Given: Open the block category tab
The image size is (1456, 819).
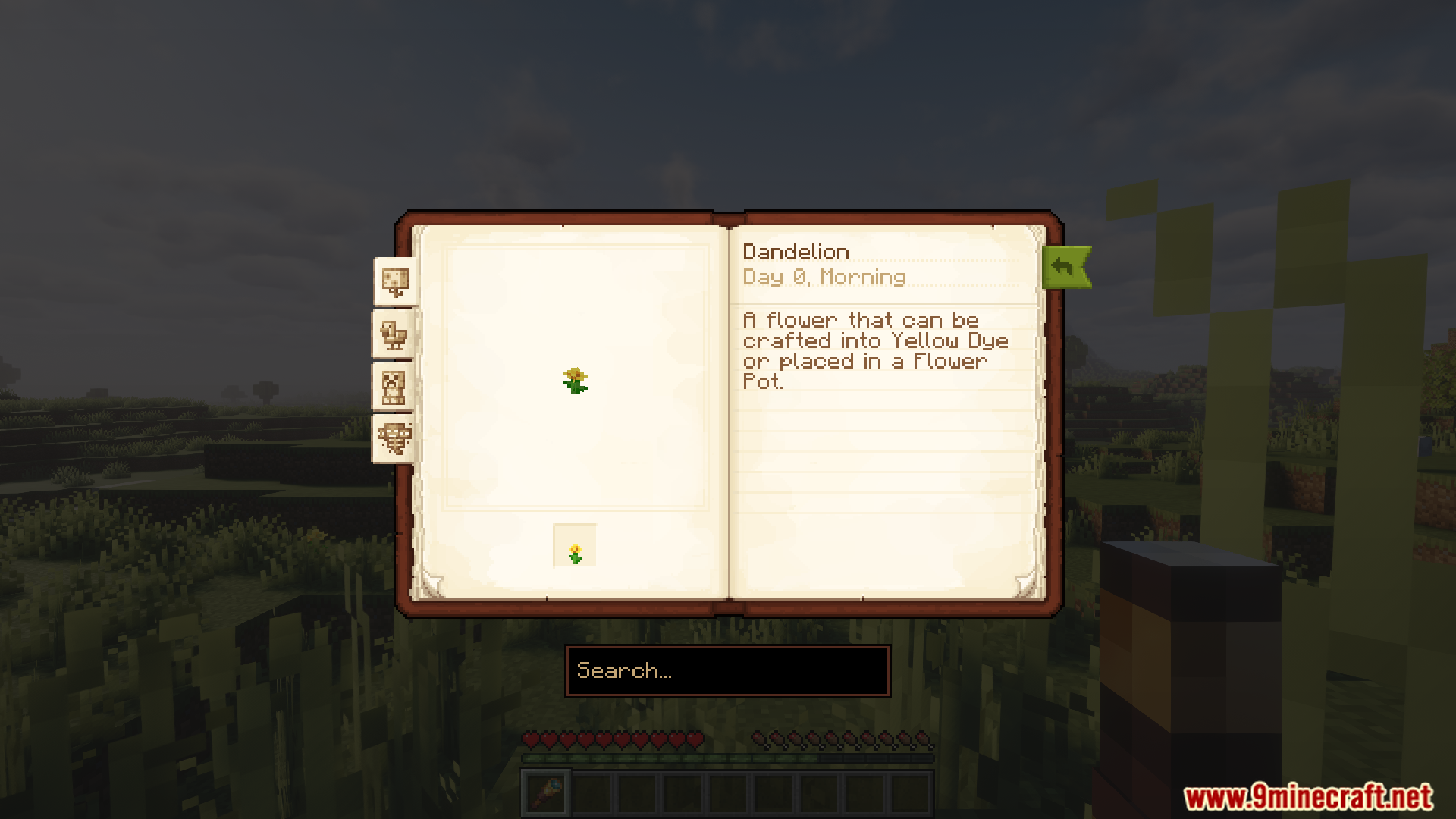Looking at the screenshot, I should 395,282.
